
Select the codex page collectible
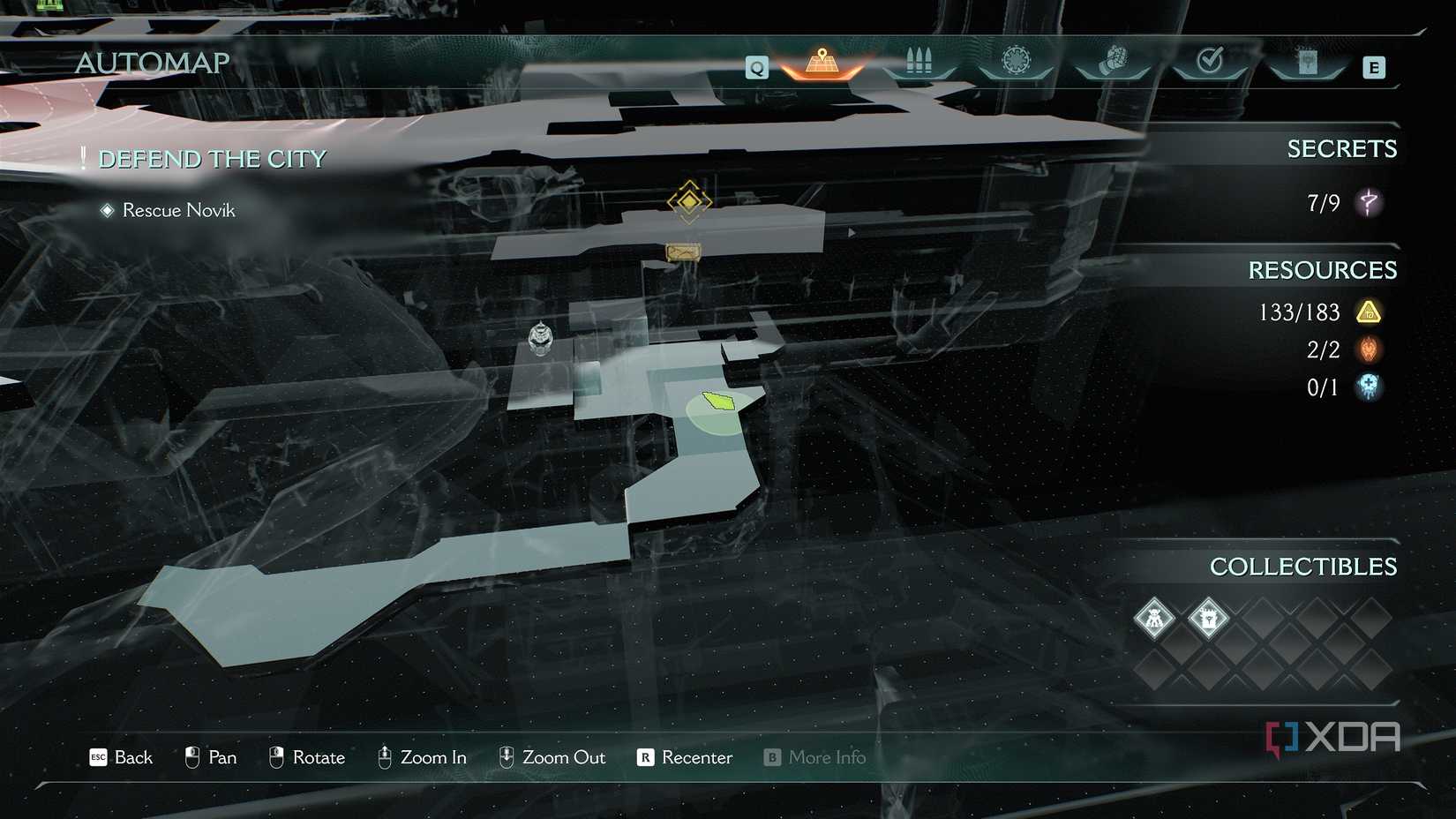click(x=1208, y=618)
